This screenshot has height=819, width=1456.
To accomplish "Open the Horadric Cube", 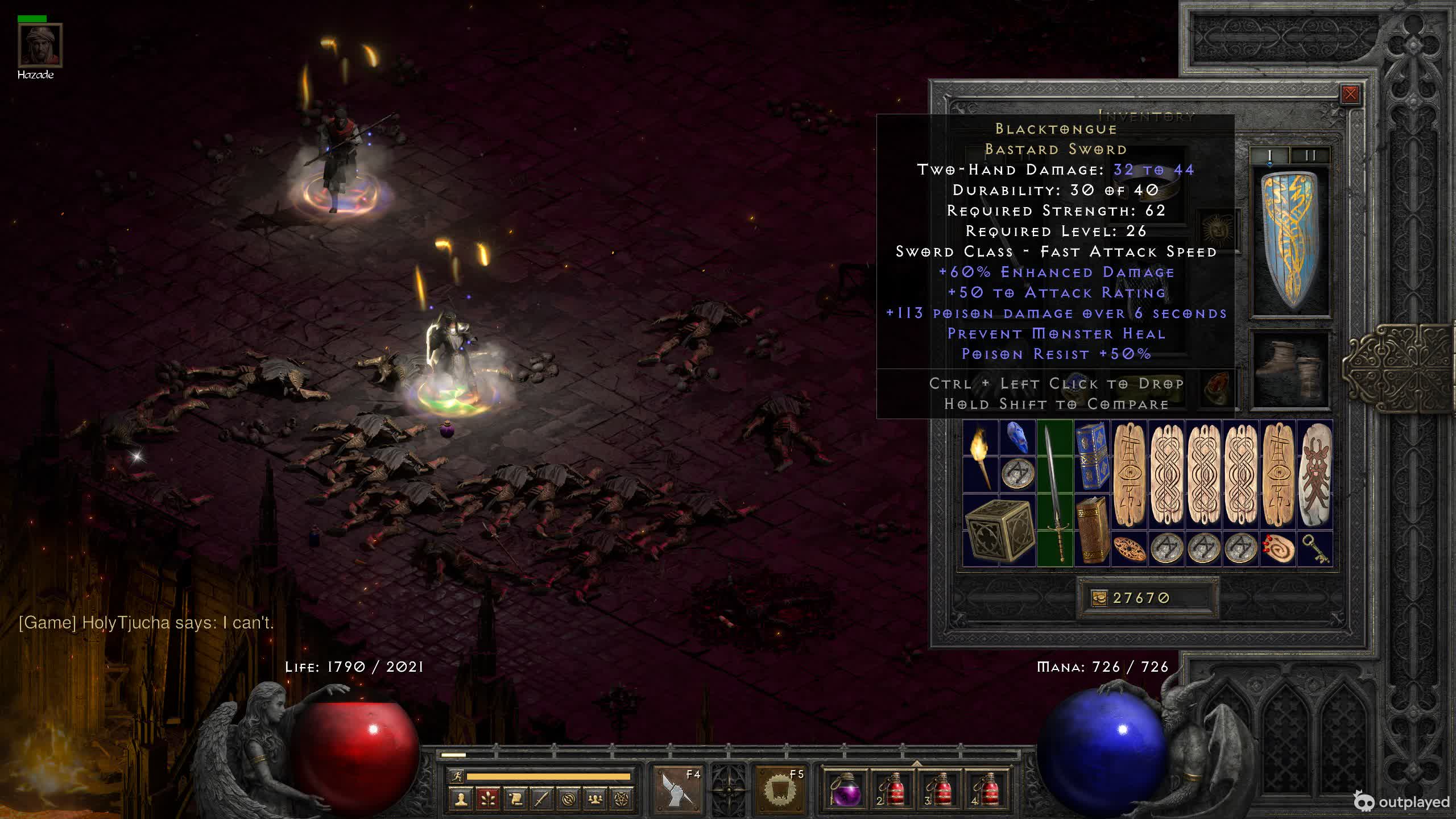I will [999, 530].
